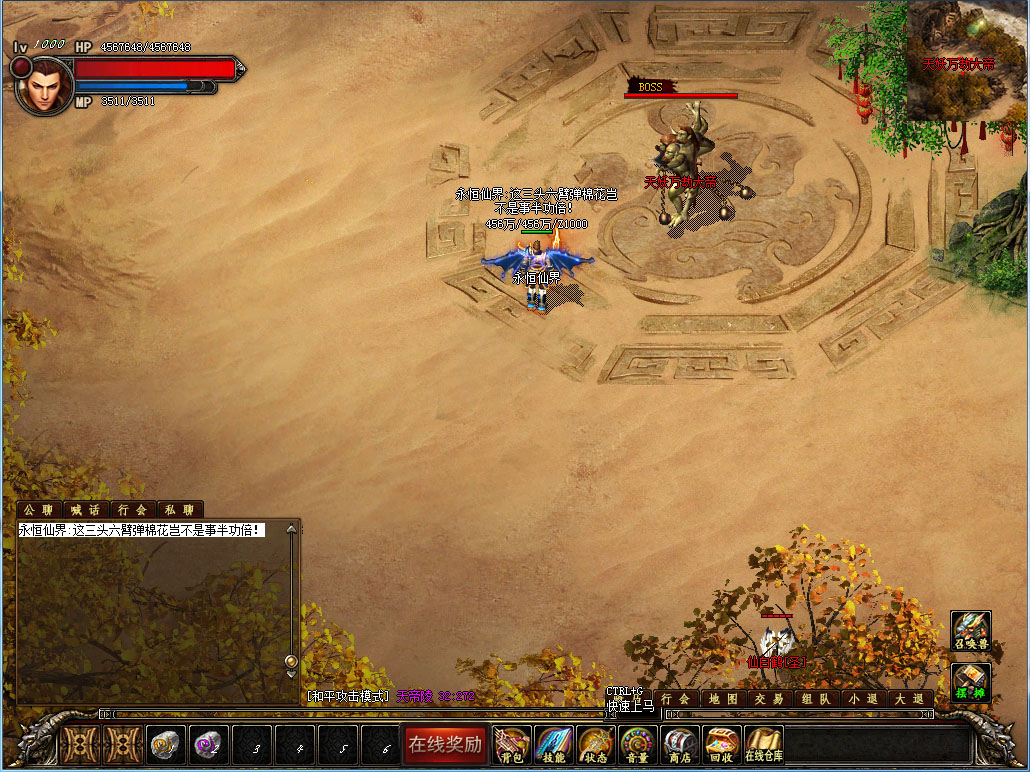Image resolution: width=1030 pixels, height=772 pixels.
Task: Switch to the 行会 guild chat tab
Action: pos(132,510)
